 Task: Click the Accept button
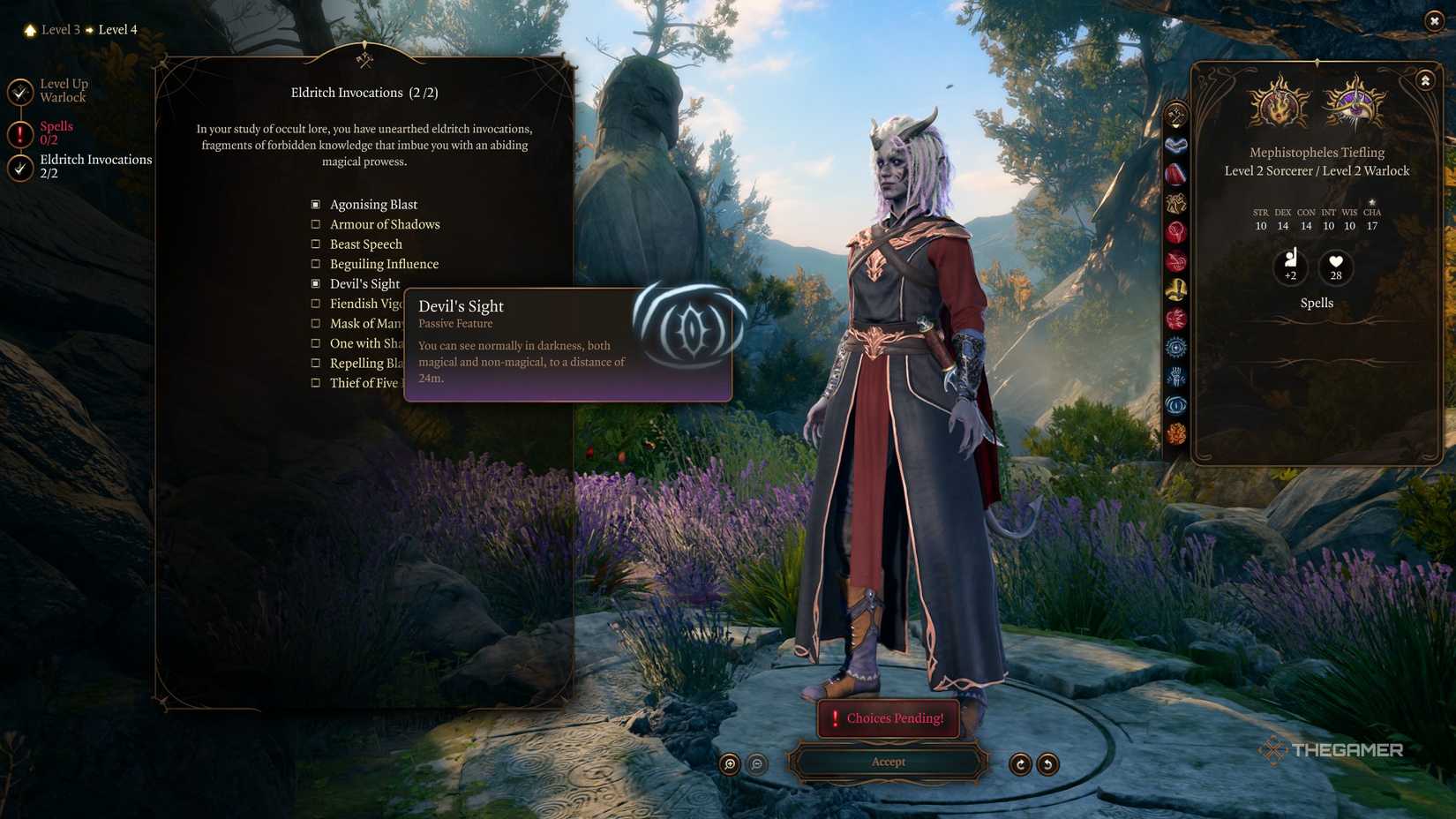(888, 762)
